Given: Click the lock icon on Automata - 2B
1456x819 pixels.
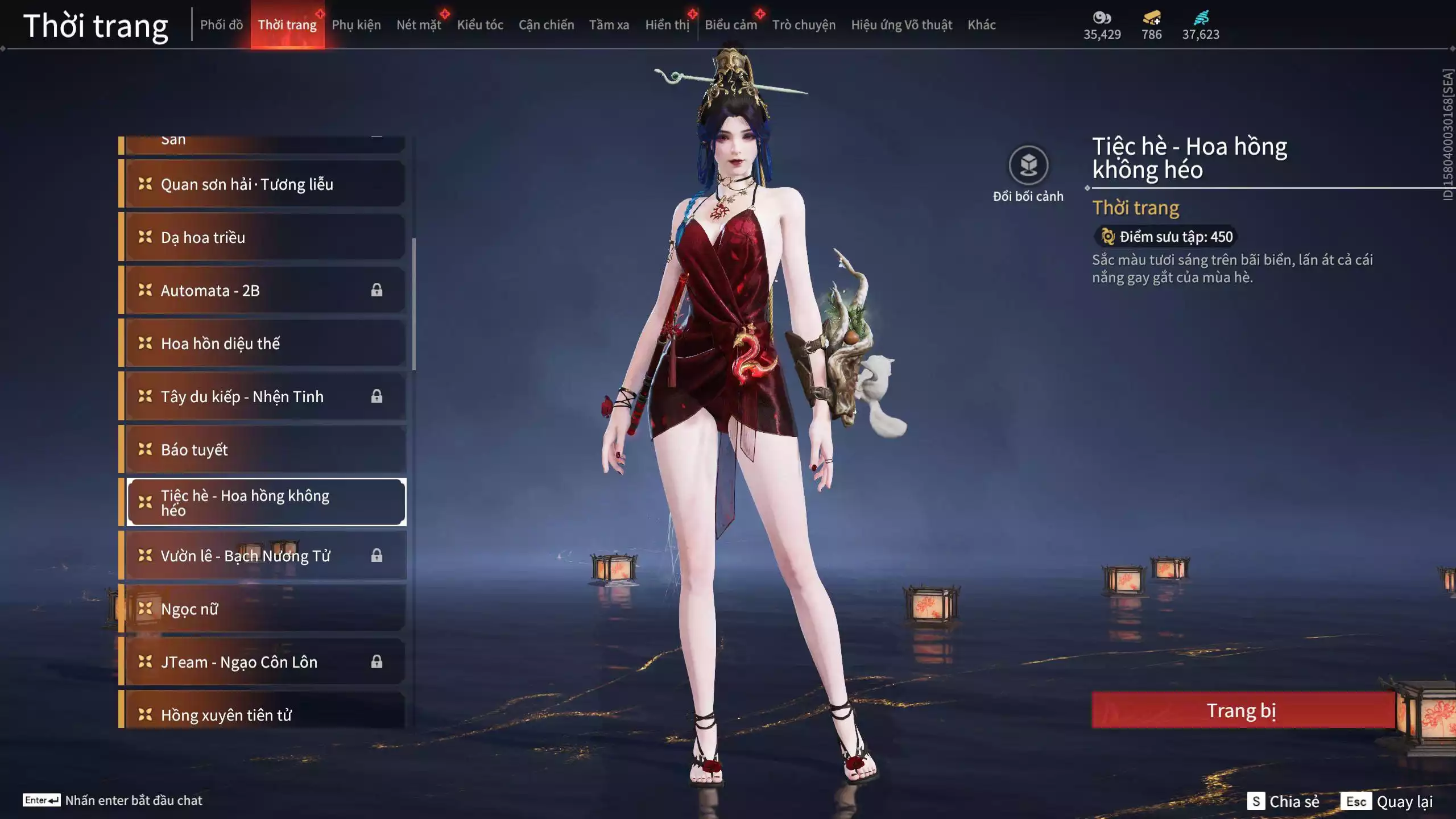Looking at the screenshot, I should [377, 289].
